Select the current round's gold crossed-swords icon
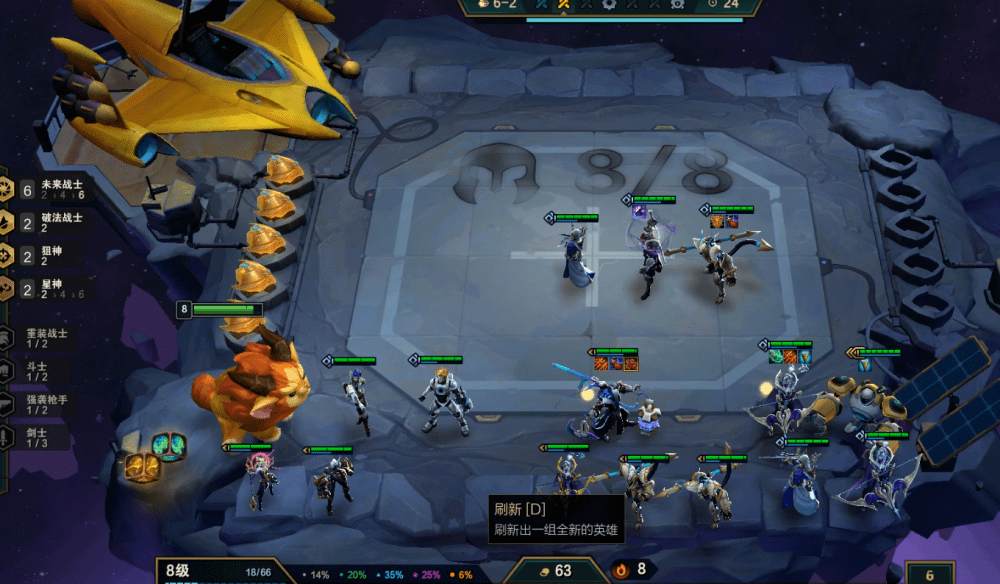1000x584 pixels. 564,4
